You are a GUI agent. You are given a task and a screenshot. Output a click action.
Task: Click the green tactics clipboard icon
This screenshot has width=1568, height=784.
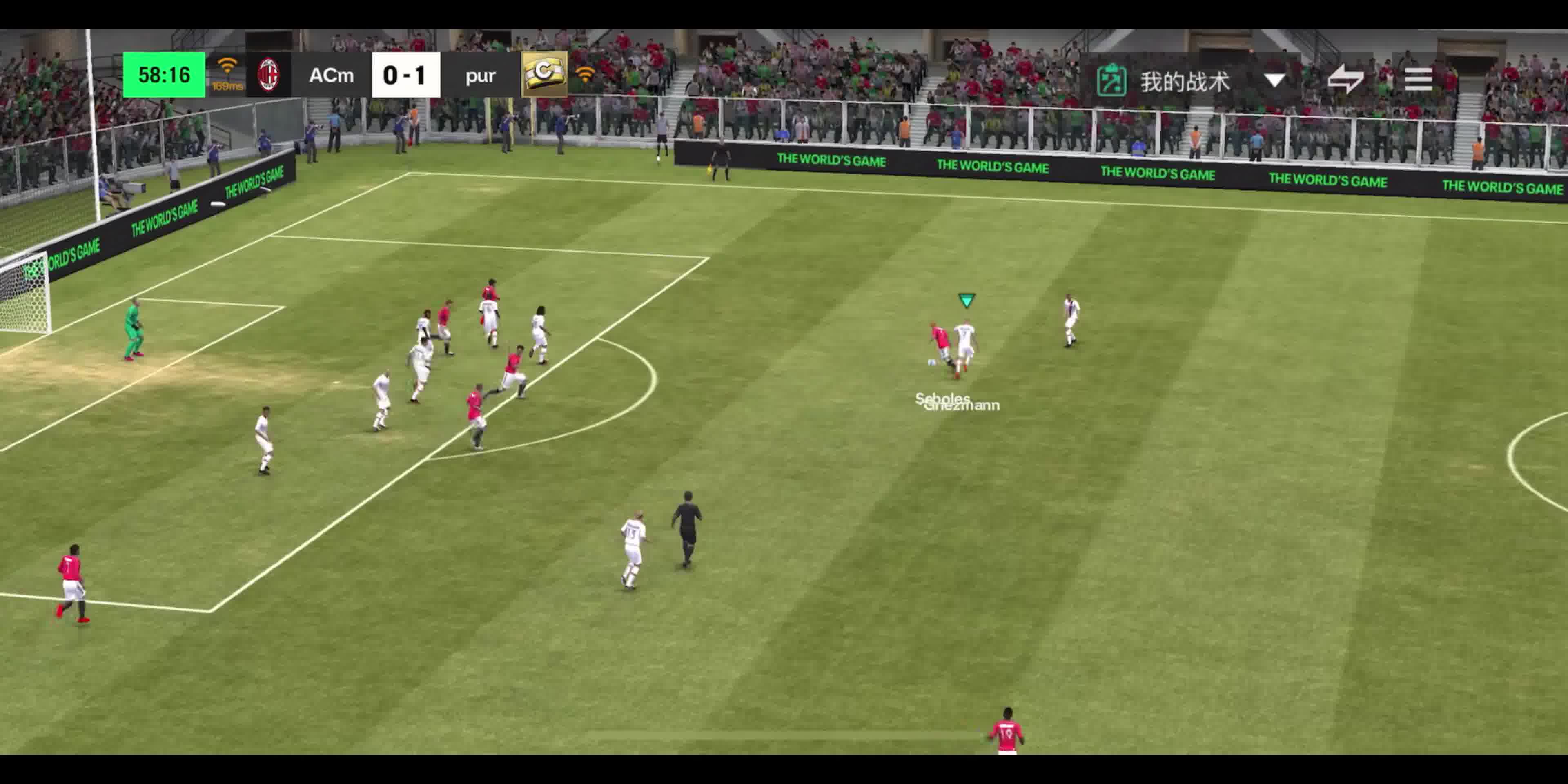(x=1111, y=80)
